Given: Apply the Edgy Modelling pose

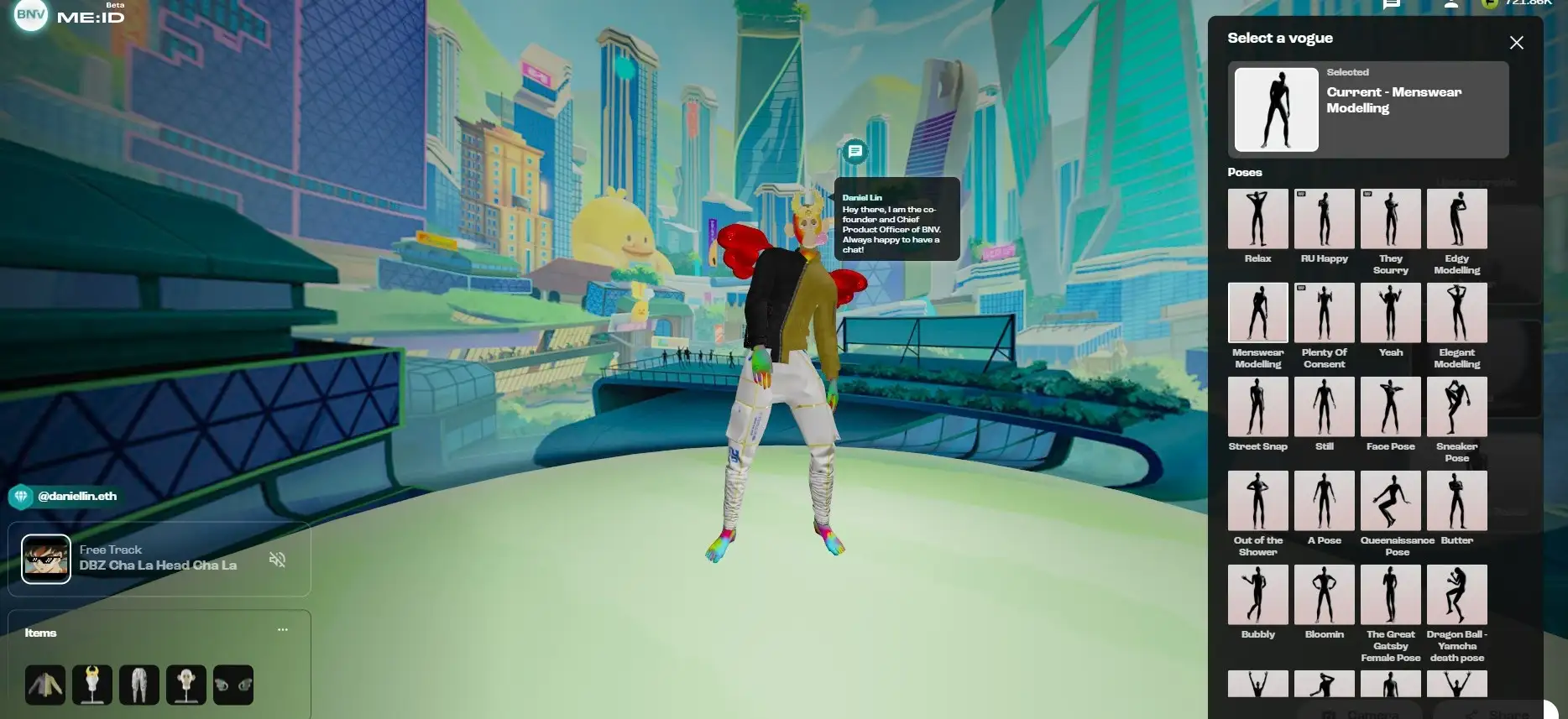Looking at the screenshot, I should tap(1456, 219).
